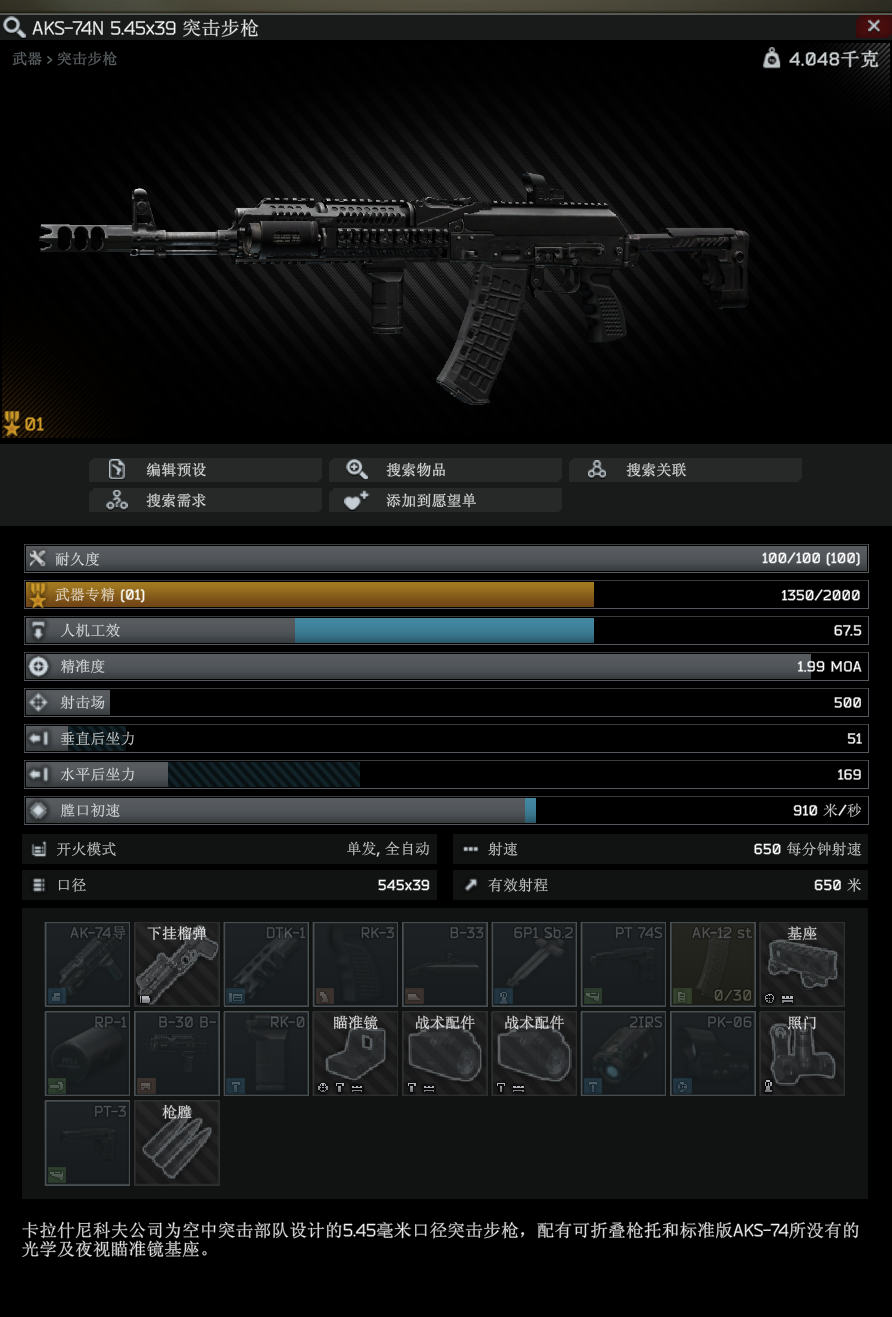Select the 2IRS tactical device slot

(623, 1053)
